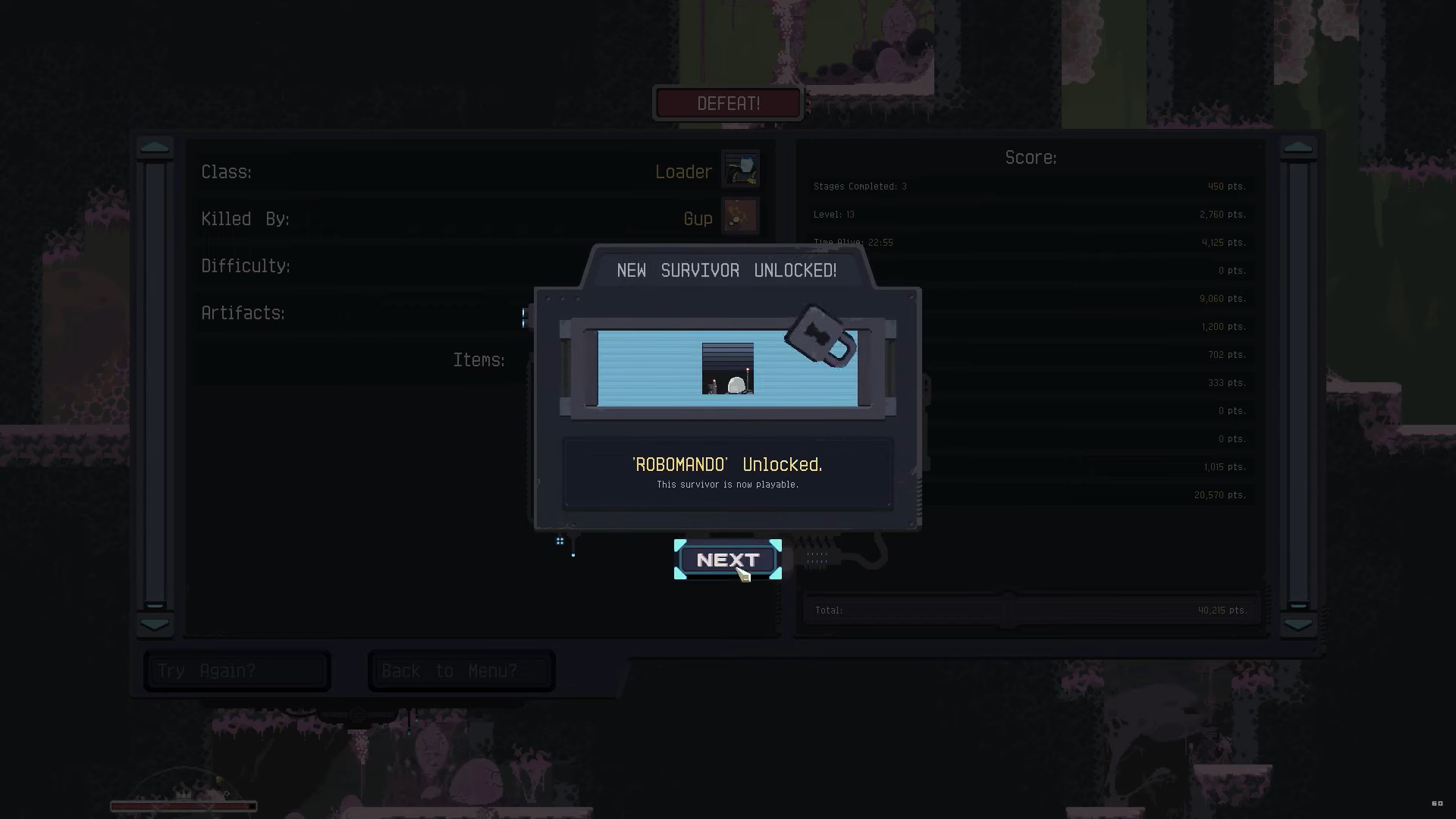This screenshot has height=819, width=1456.
Task: Select the Gup enemy icon beside Killed By
Action: 739,216
